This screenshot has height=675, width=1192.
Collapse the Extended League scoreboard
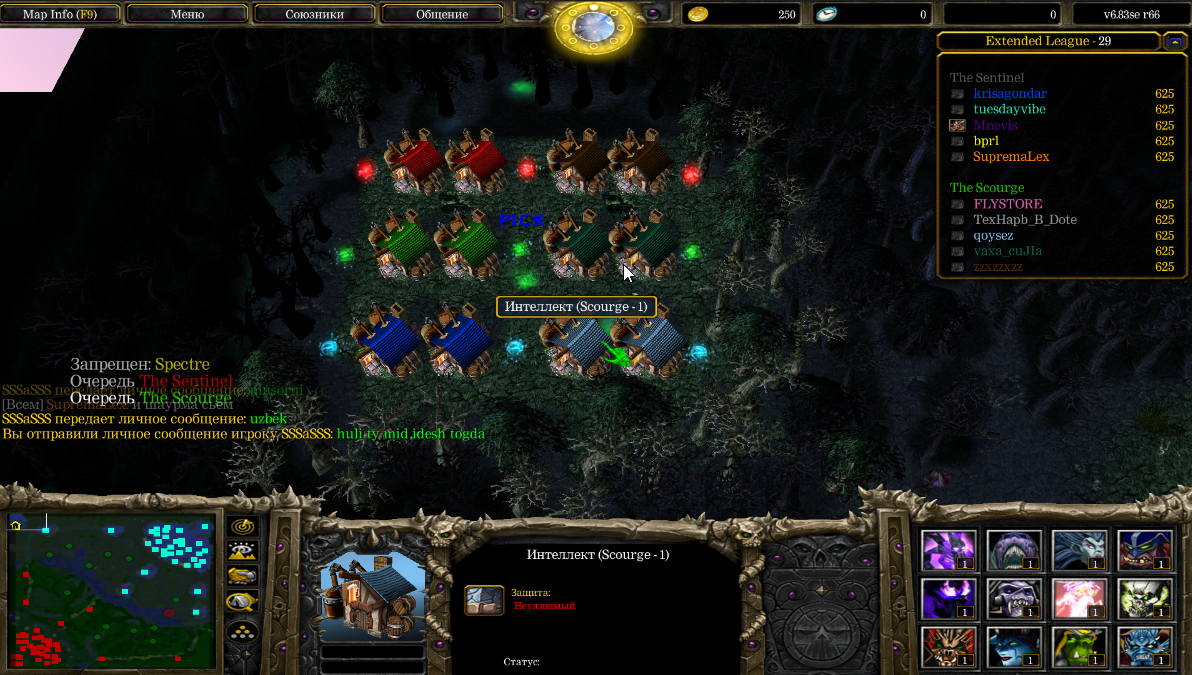[x=1175, y=41]
